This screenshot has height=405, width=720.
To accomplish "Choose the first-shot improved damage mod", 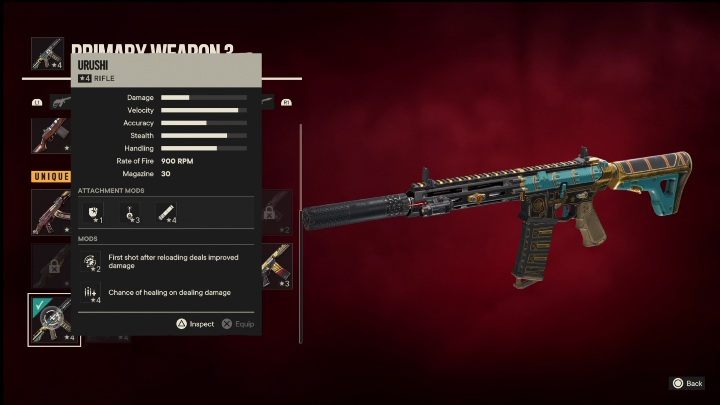I will click(x=92, y=262).
